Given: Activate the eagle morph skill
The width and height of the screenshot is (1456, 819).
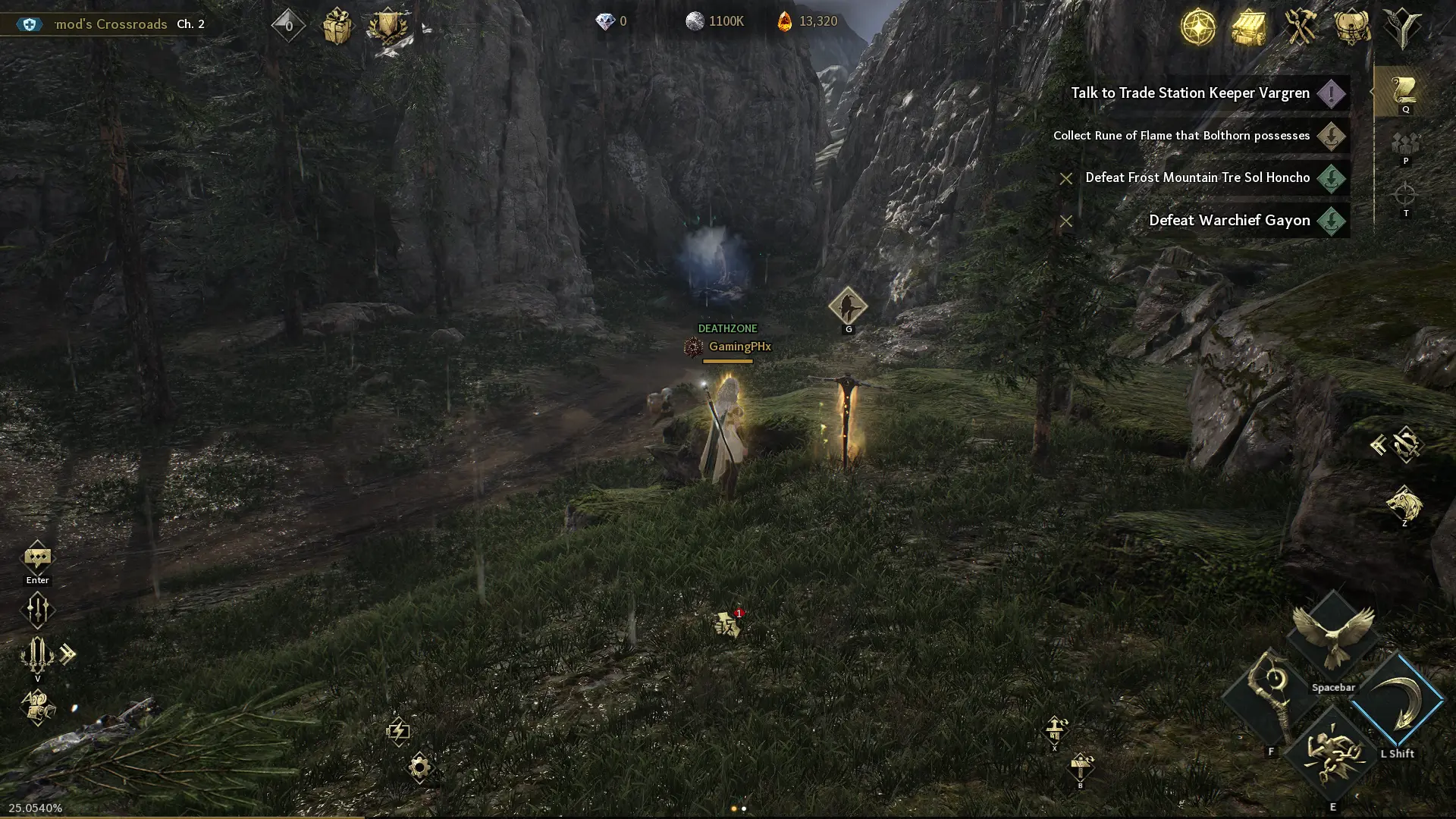Looking at the screenshot, I should click(x=1332, y=637).
